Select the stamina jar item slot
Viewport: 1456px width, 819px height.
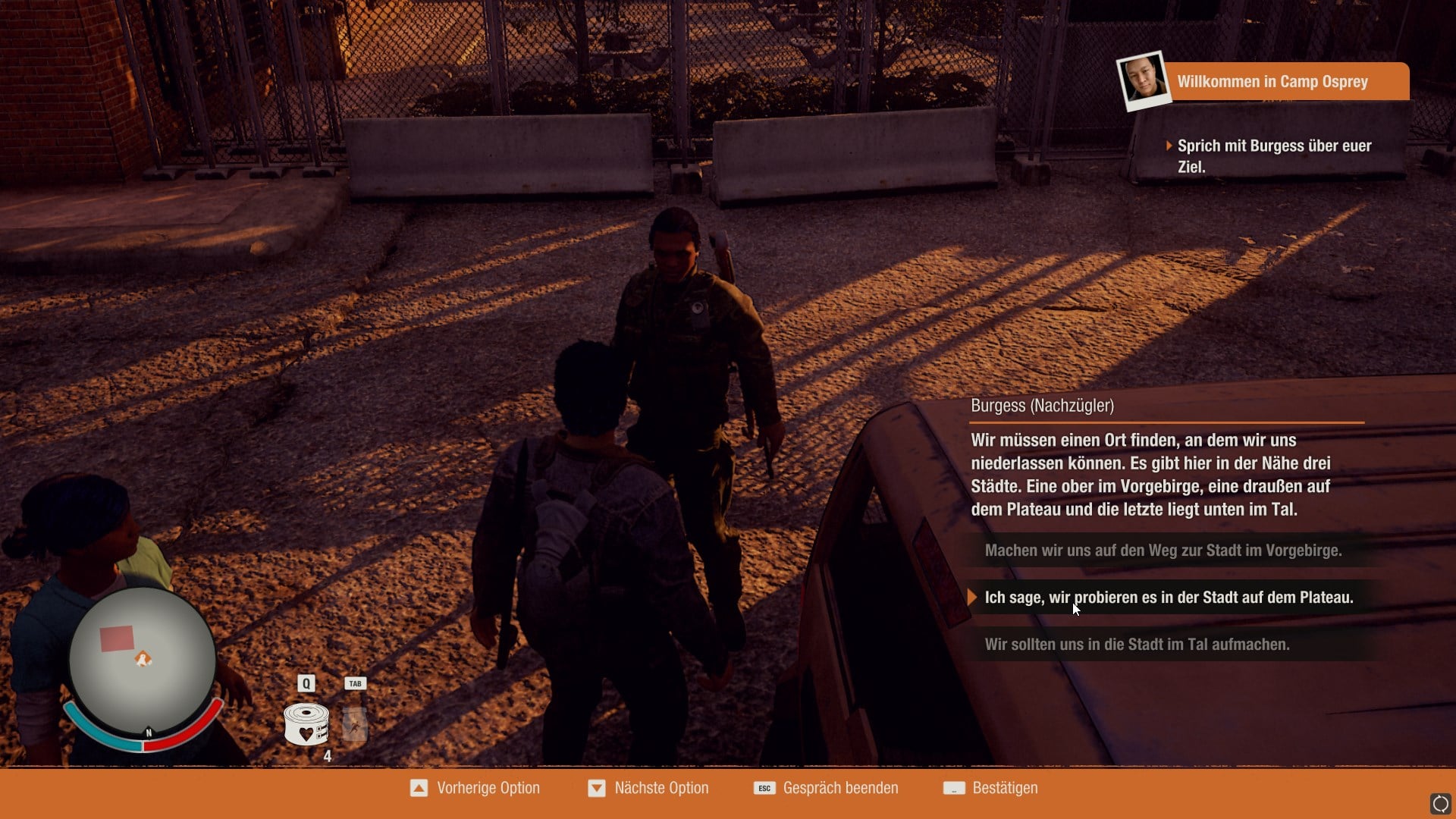(354, 724)
